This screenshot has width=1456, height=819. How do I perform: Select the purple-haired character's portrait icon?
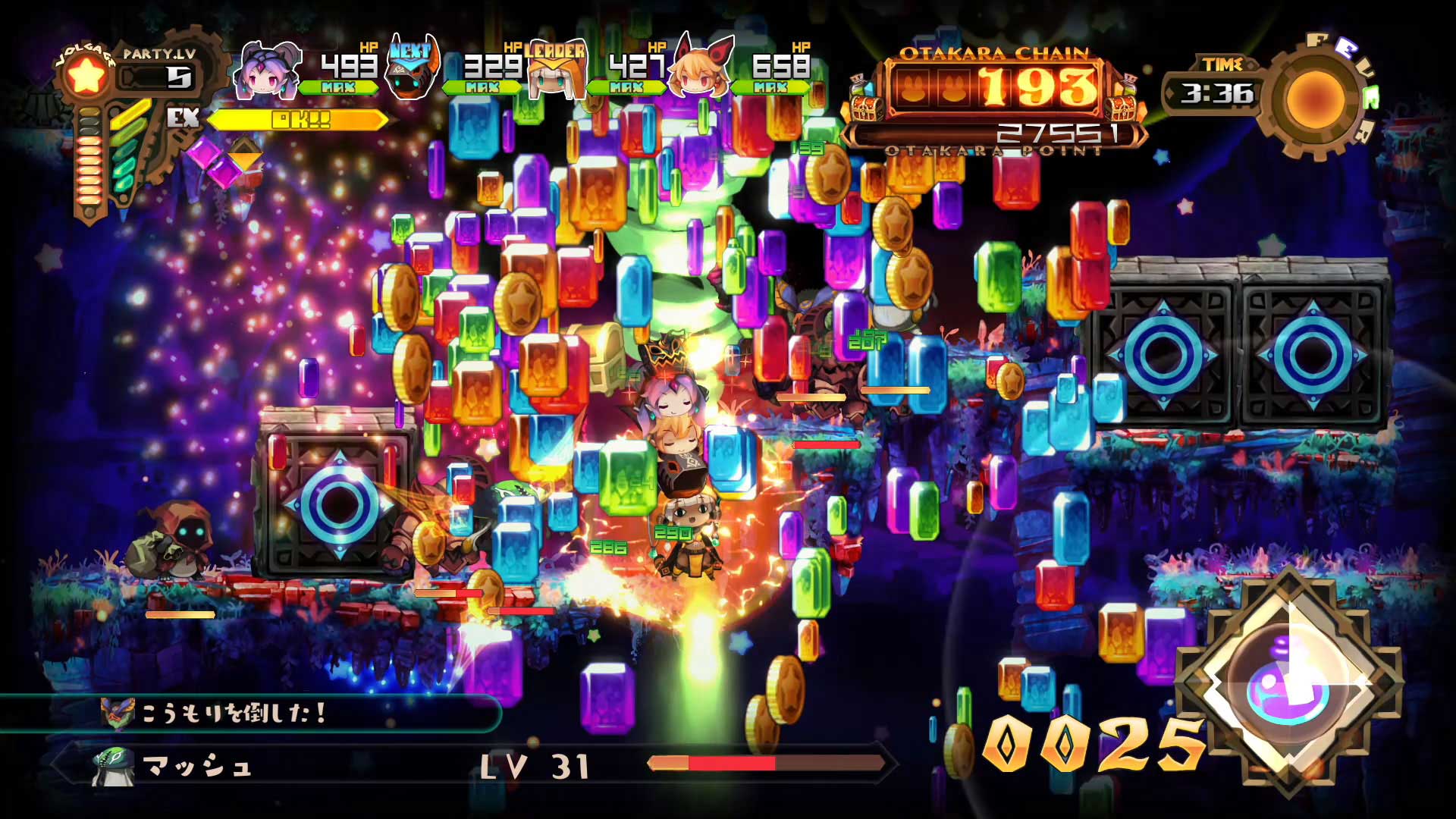pos(266,74)
